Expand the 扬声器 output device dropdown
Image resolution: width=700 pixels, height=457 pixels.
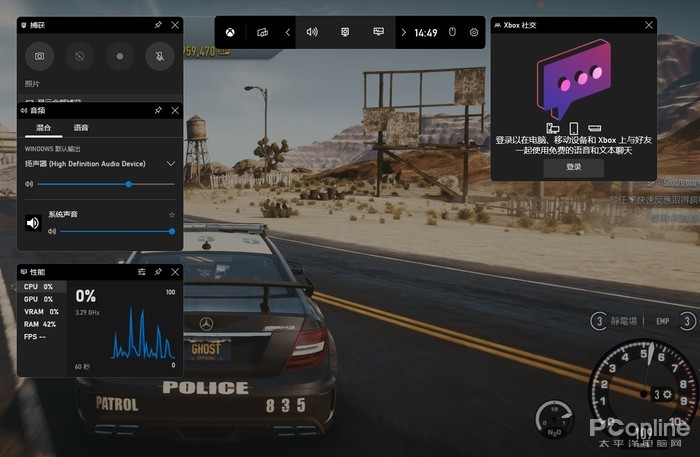pyautogui.click(x=171, y=163)
